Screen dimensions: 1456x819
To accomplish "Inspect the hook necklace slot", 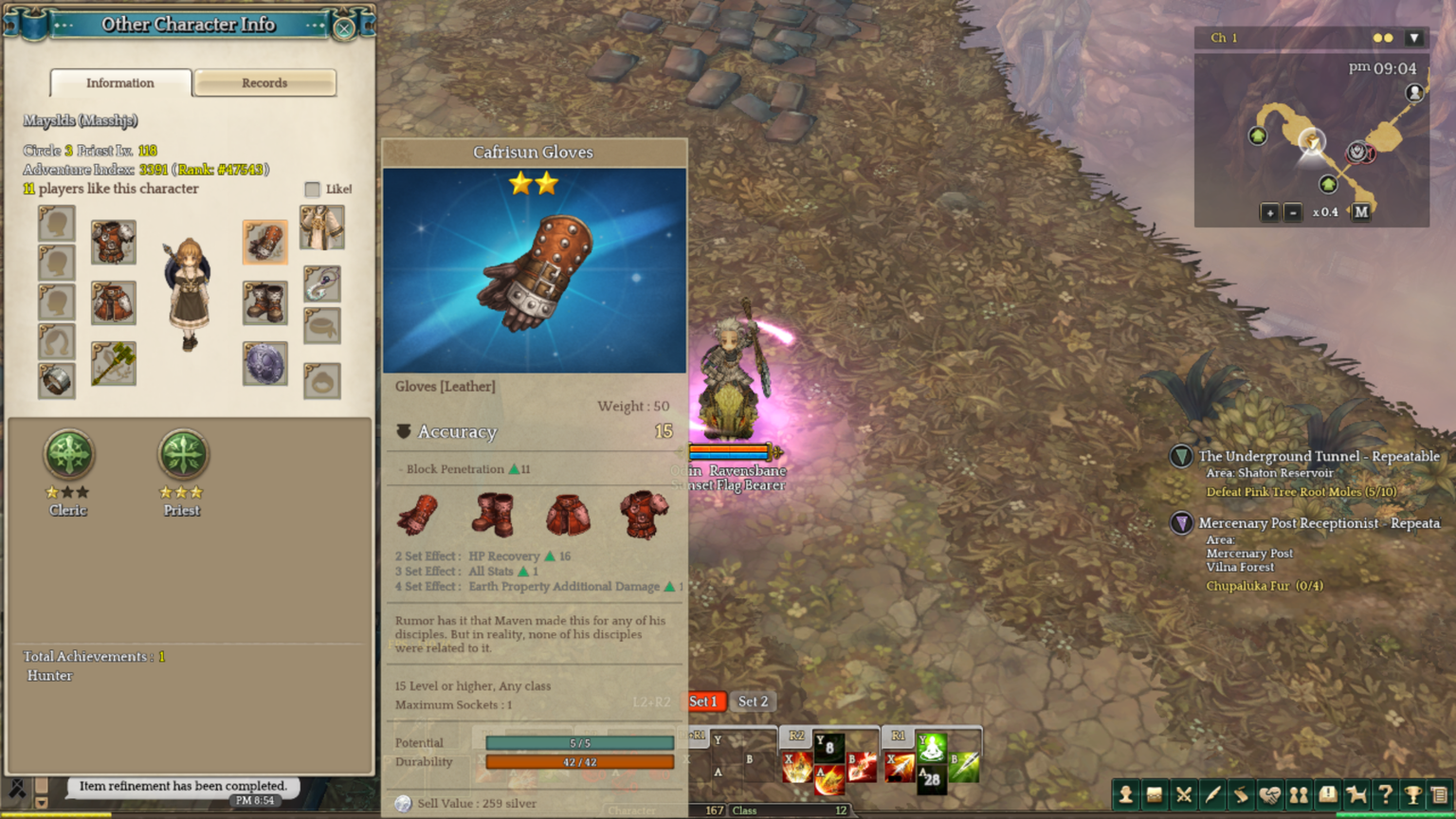I will [322, 283].
